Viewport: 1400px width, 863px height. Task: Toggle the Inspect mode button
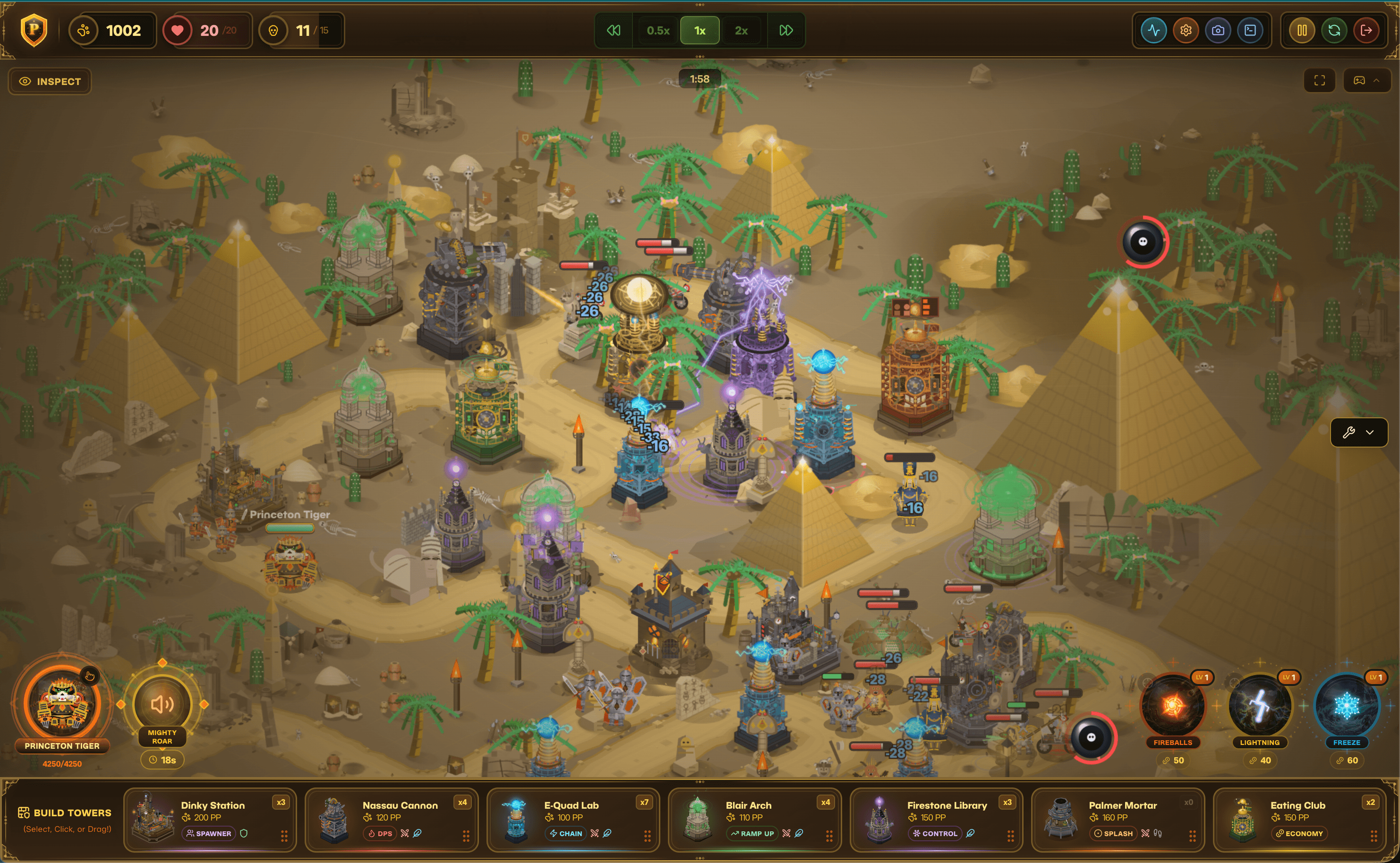click(x=50, y=82)
